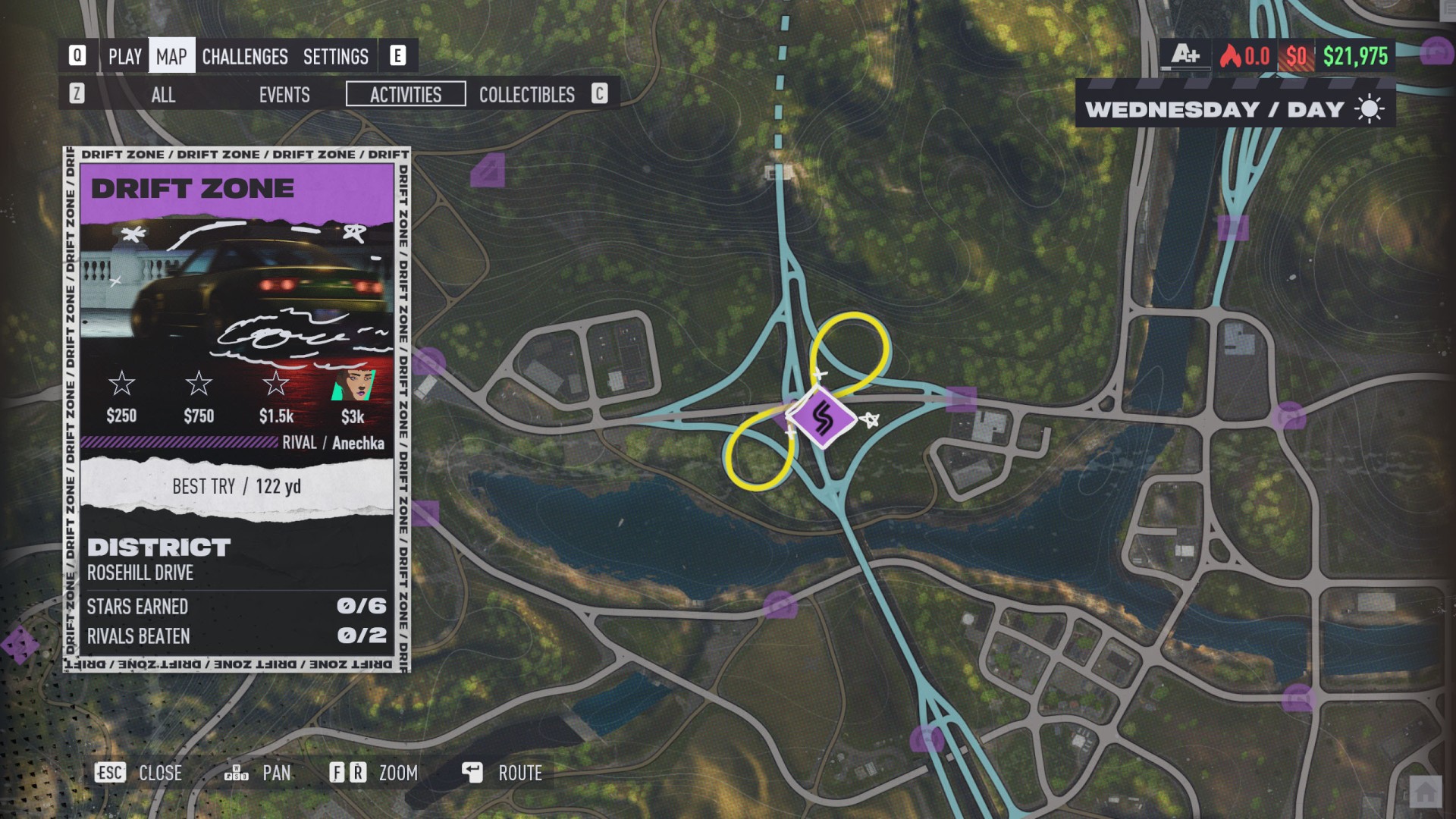Set a Route to the activity
The image size is (1456, 819).
coord(519,773)
